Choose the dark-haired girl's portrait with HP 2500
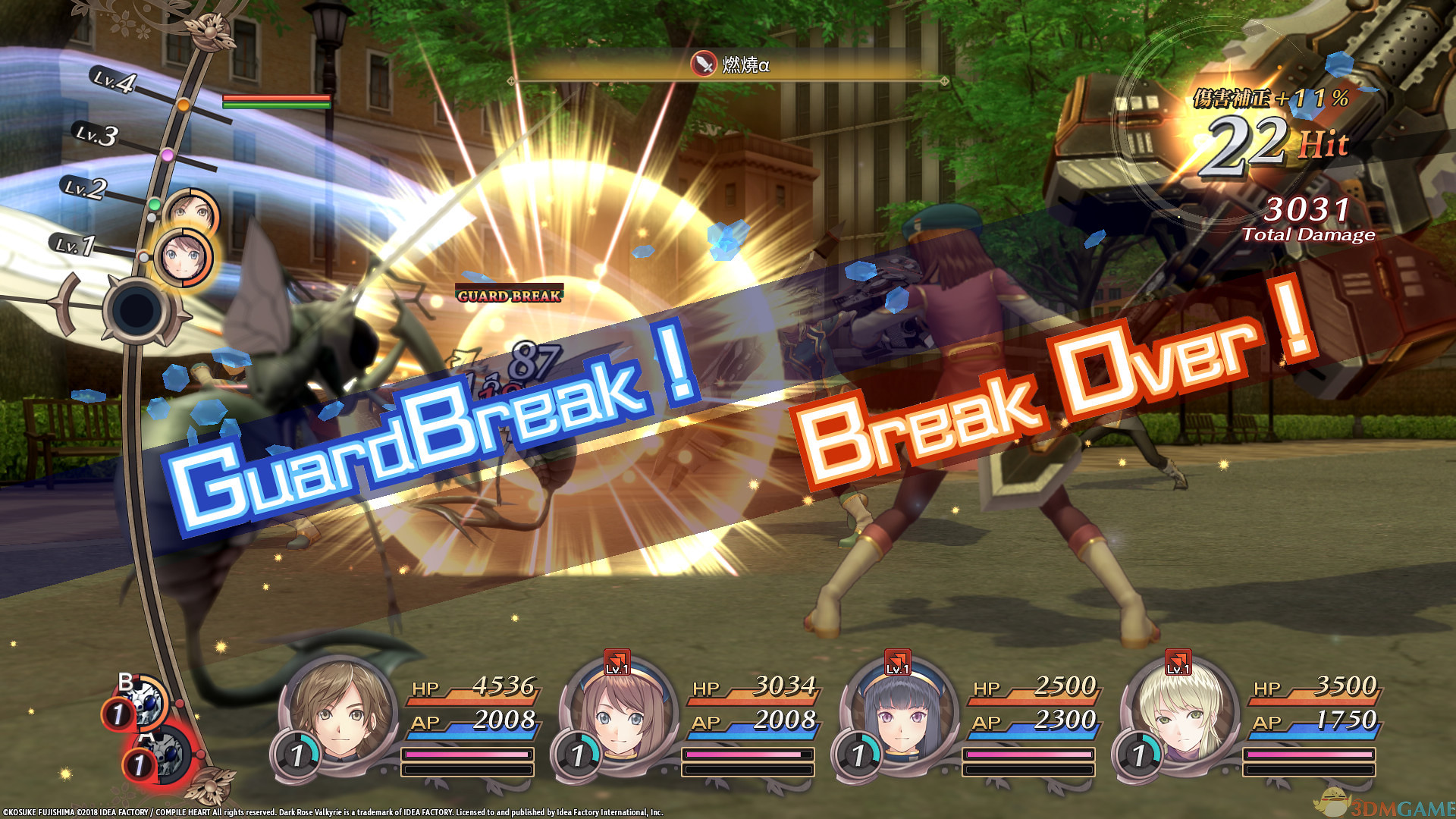This screenshot has height=819, width=1456. coord(899,713)
